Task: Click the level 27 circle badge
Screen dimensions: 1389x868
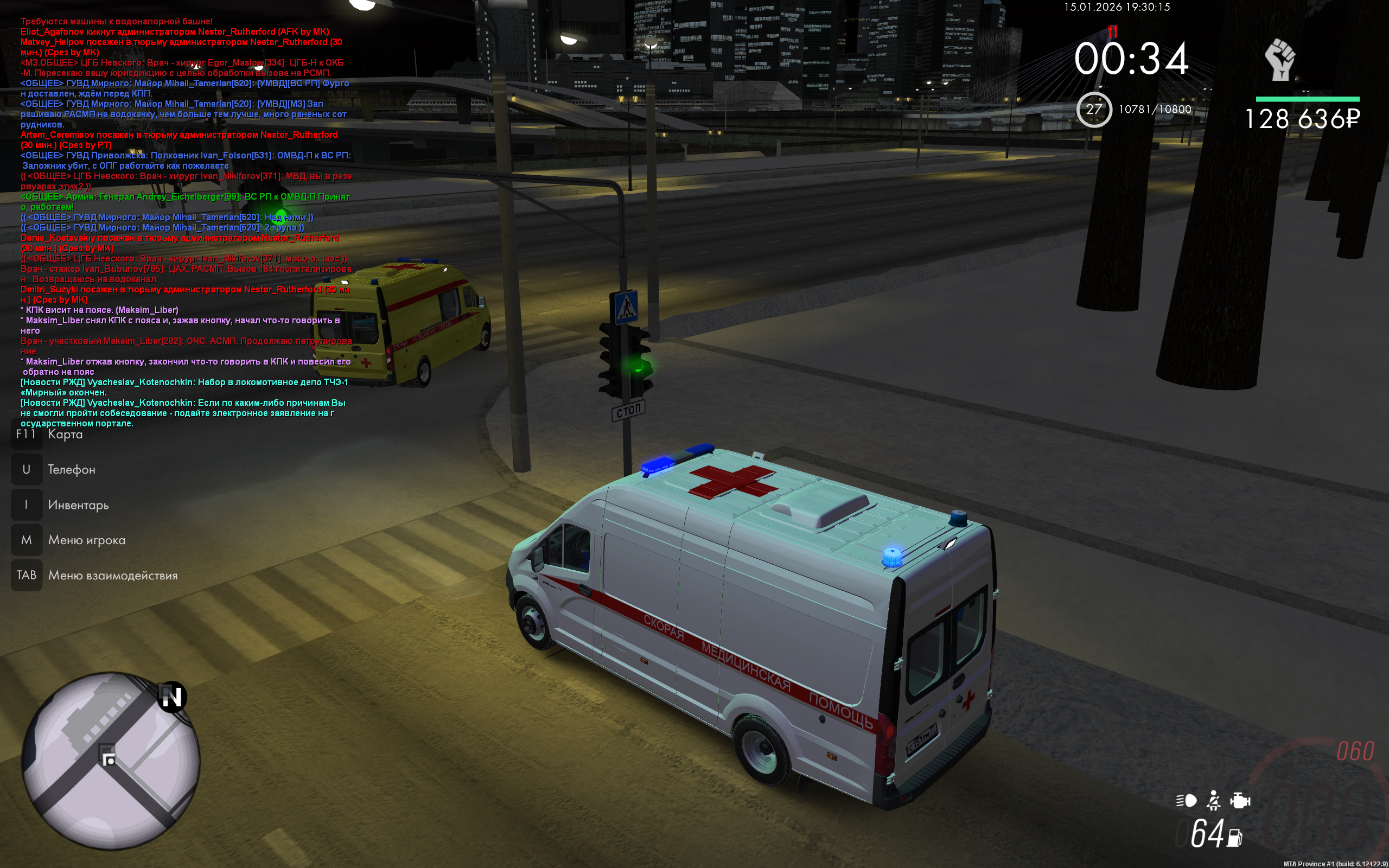Action: 1094,110
